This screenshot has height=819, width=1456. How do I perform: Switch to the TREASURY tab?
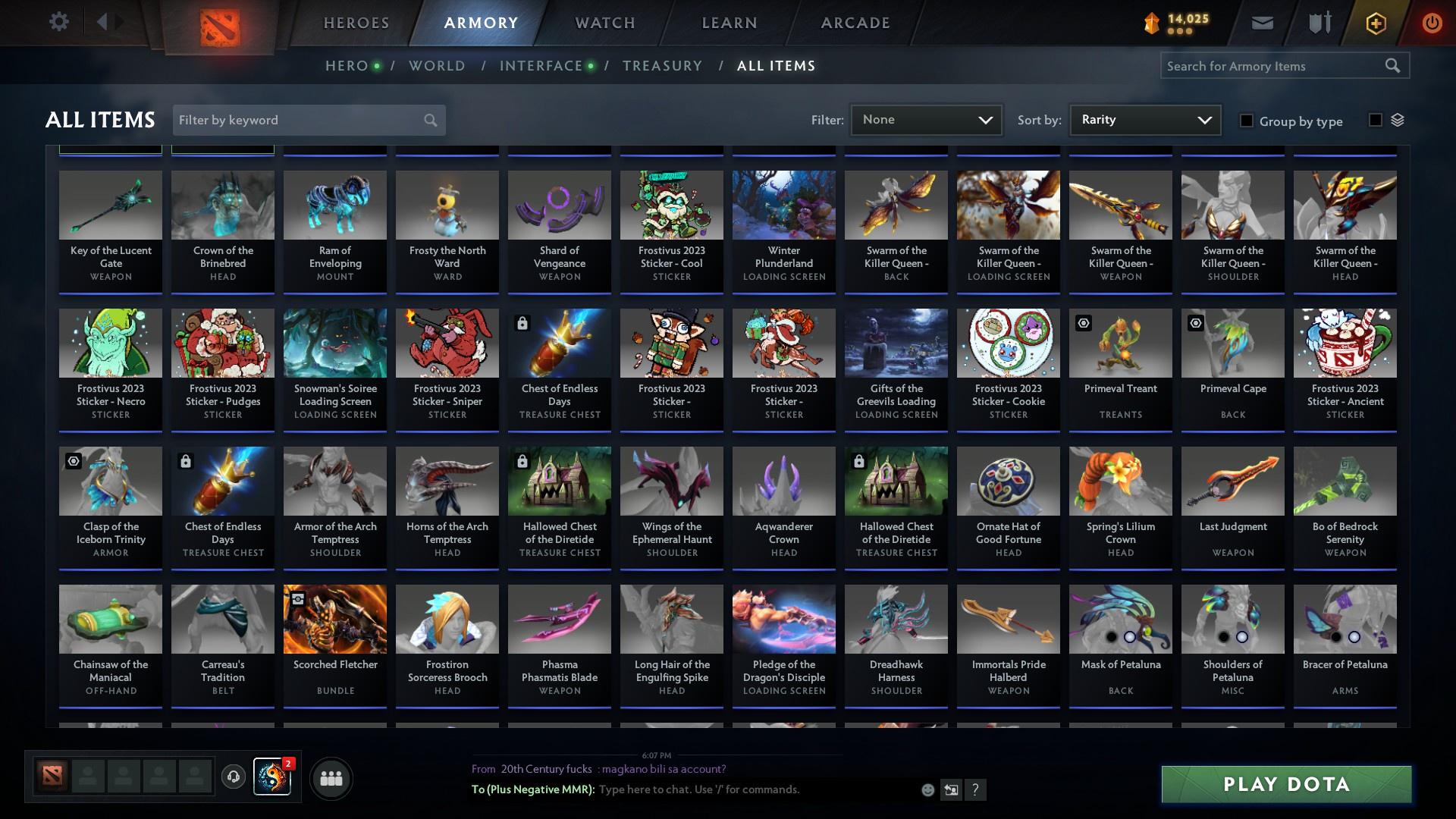pos(662,65)
